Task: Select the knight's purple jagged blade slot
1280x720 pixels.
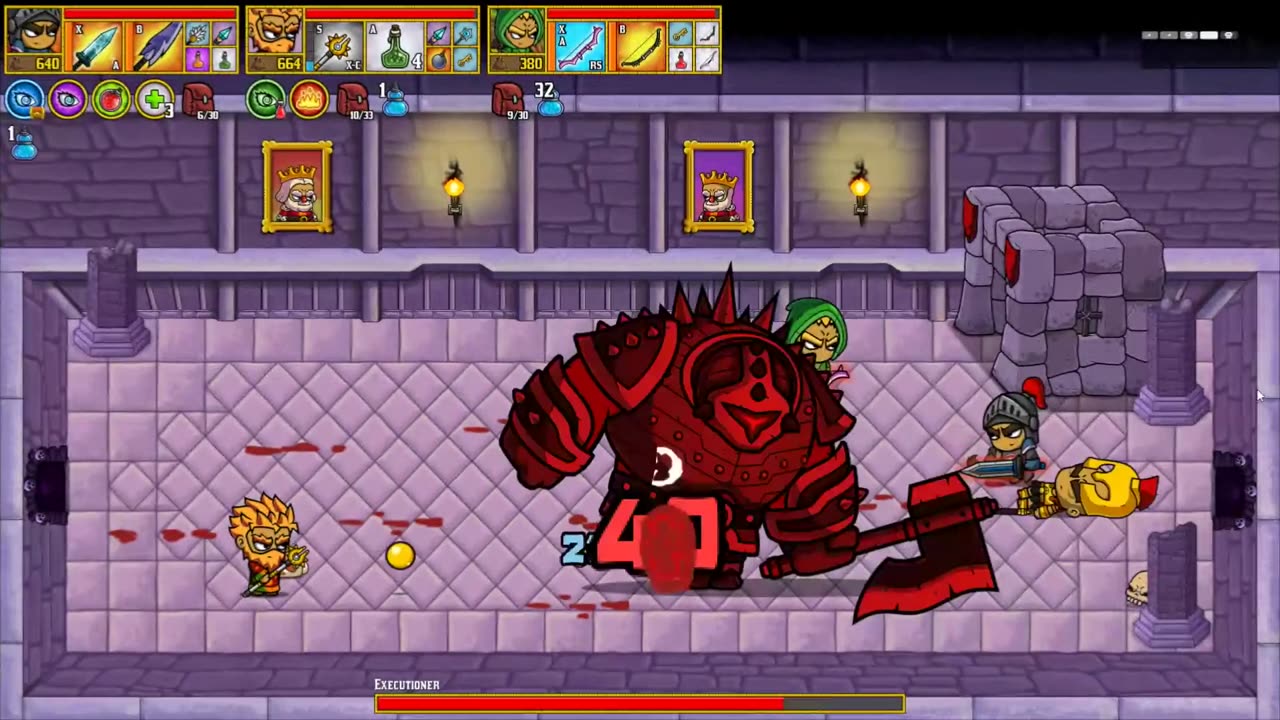Action: point(155,47)
